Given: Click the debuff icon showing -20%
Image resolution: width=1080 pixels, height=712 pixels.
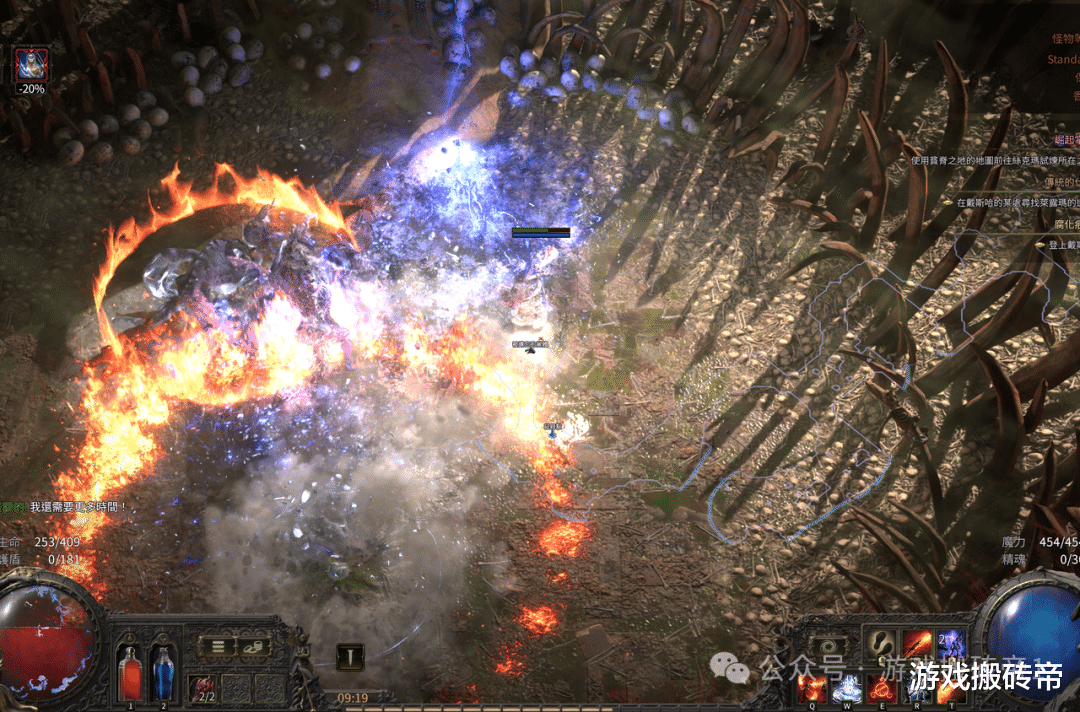Looking at the screenshot, I should pyautogui.click(x=31, y=66).
